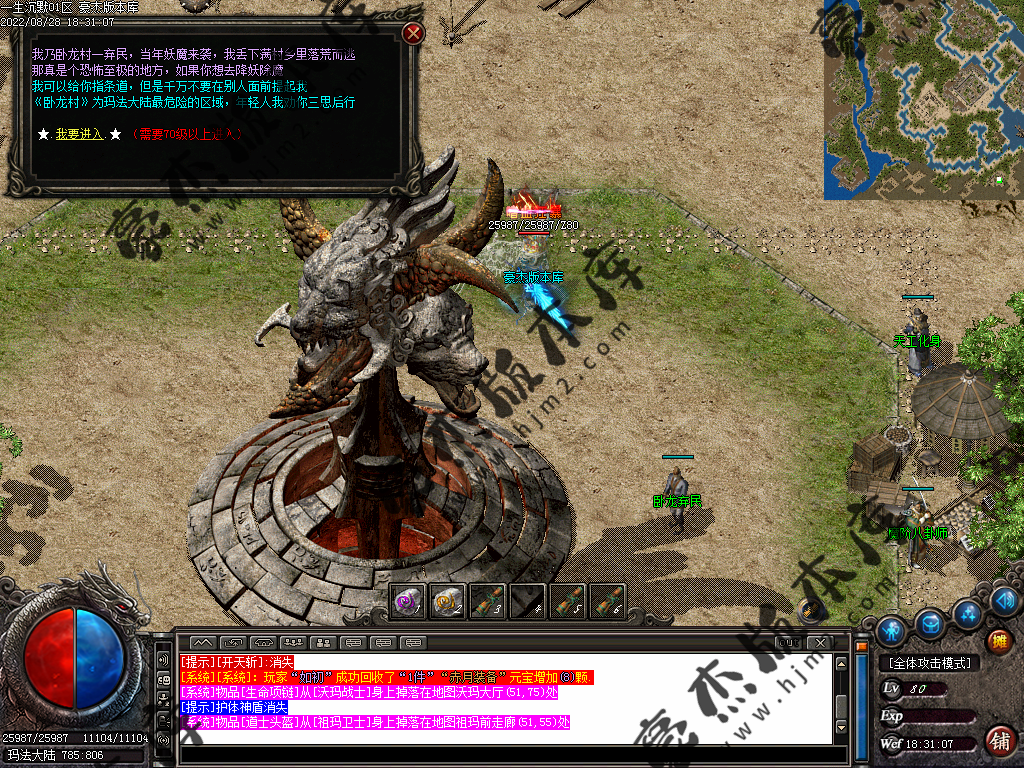This screenshot has width=1024, height=768.
Task: Open the bag inventory
Action: click(930, 624)
